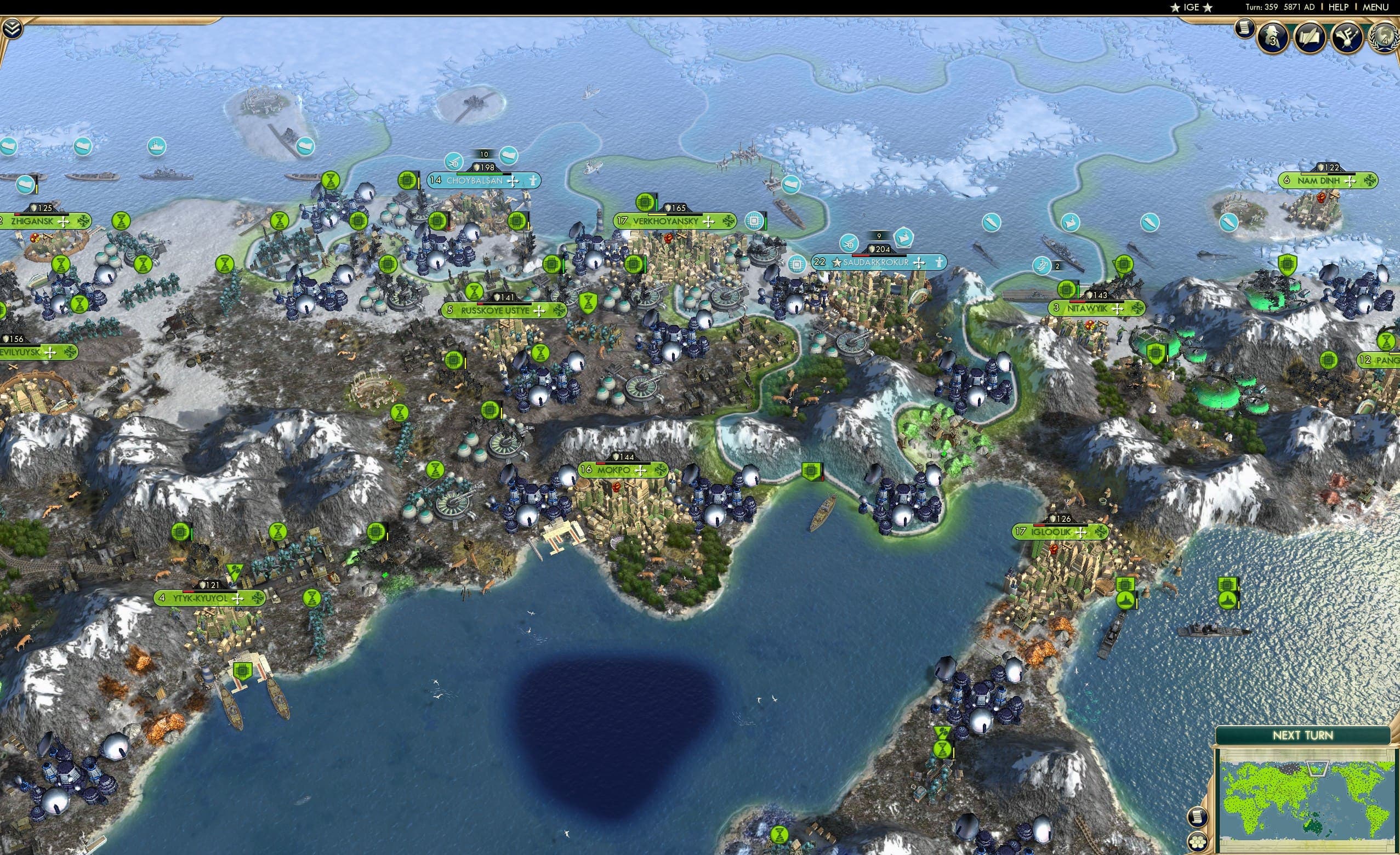The image size is (1400, 855).
Task: Open the HELP item on the top bar
Action: tap(1339, 7)
